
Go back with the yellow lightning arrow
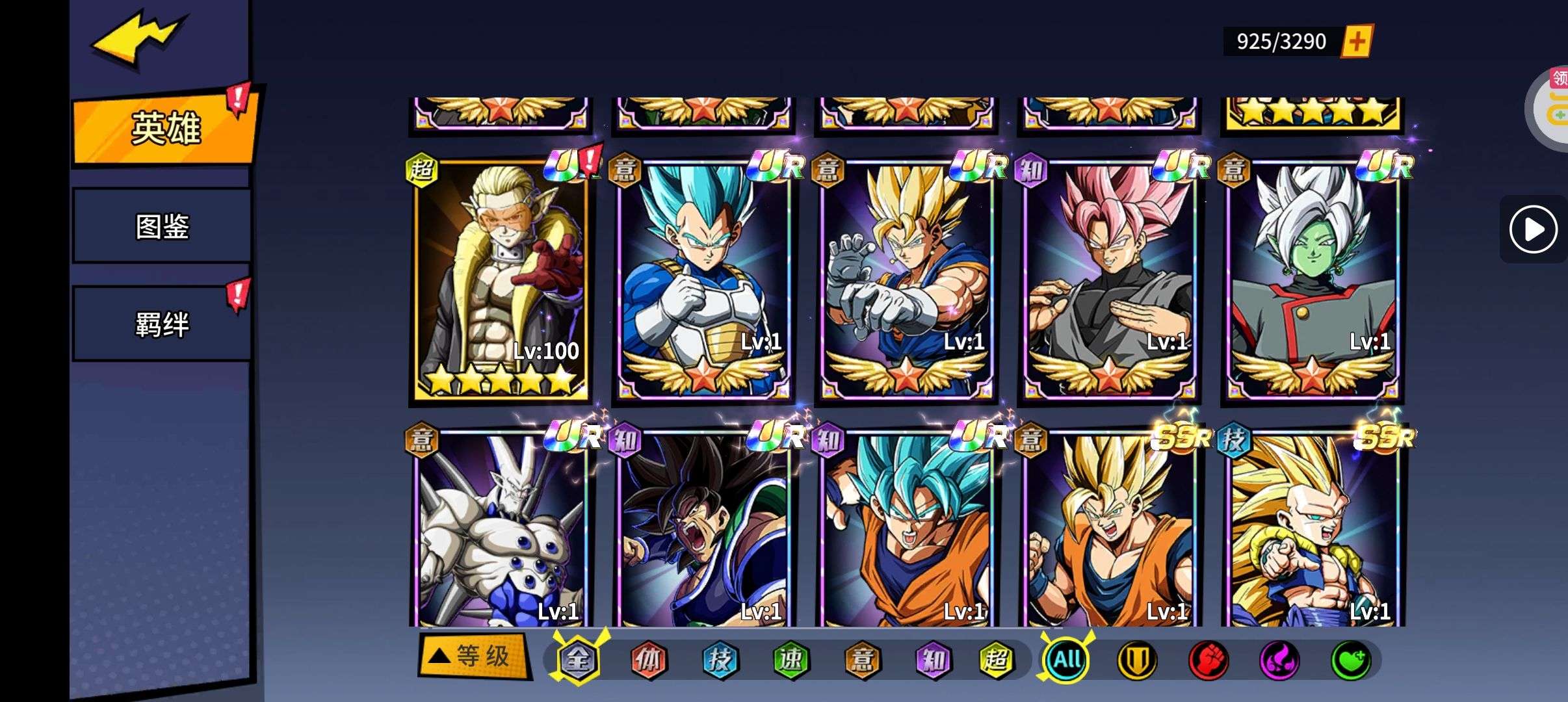[138, 39]
